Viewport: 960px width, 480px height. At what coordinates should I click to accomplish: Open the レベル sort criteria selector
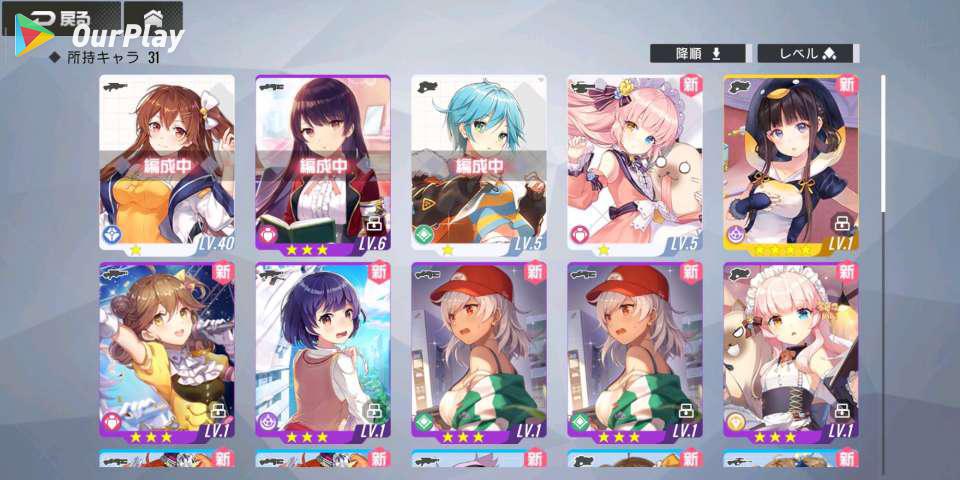tap(806, 53)
